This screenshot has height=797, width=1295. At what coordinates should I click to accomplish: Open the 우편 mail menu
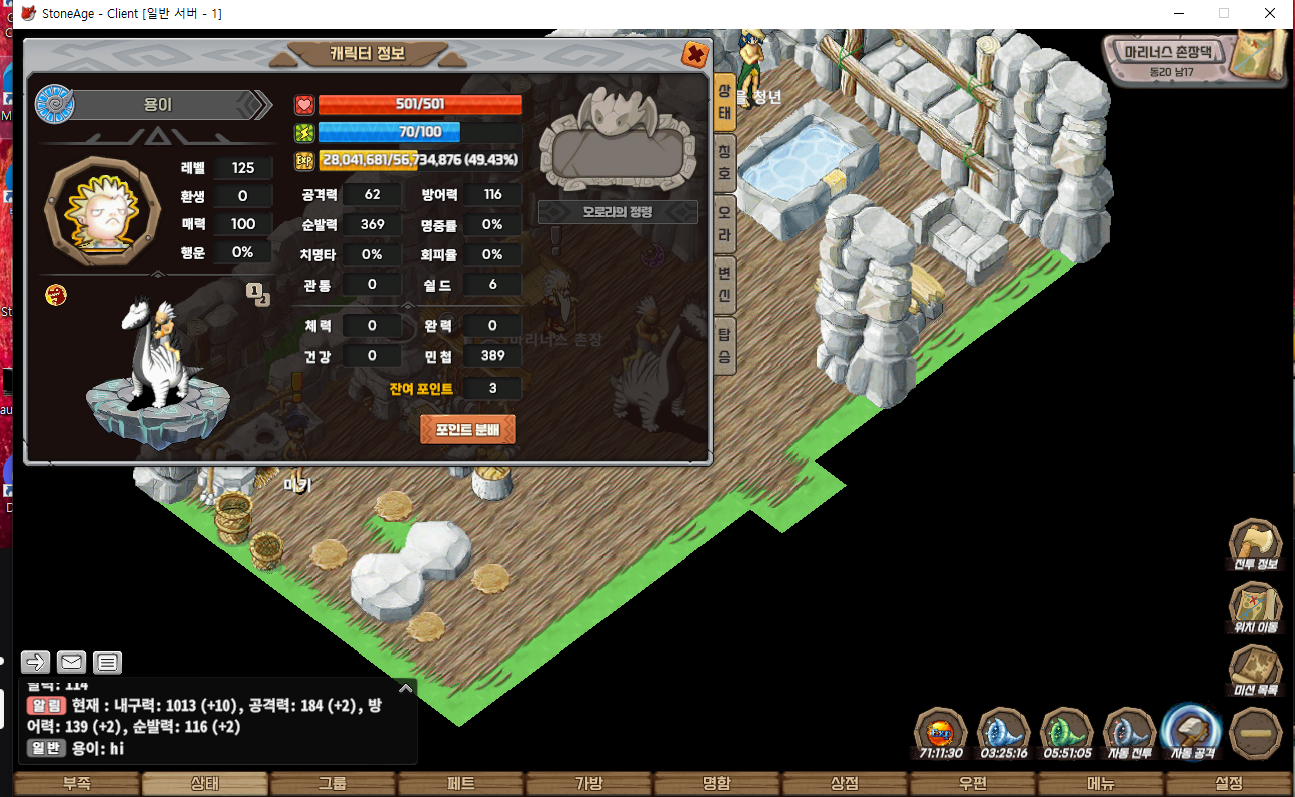point(973,784)
